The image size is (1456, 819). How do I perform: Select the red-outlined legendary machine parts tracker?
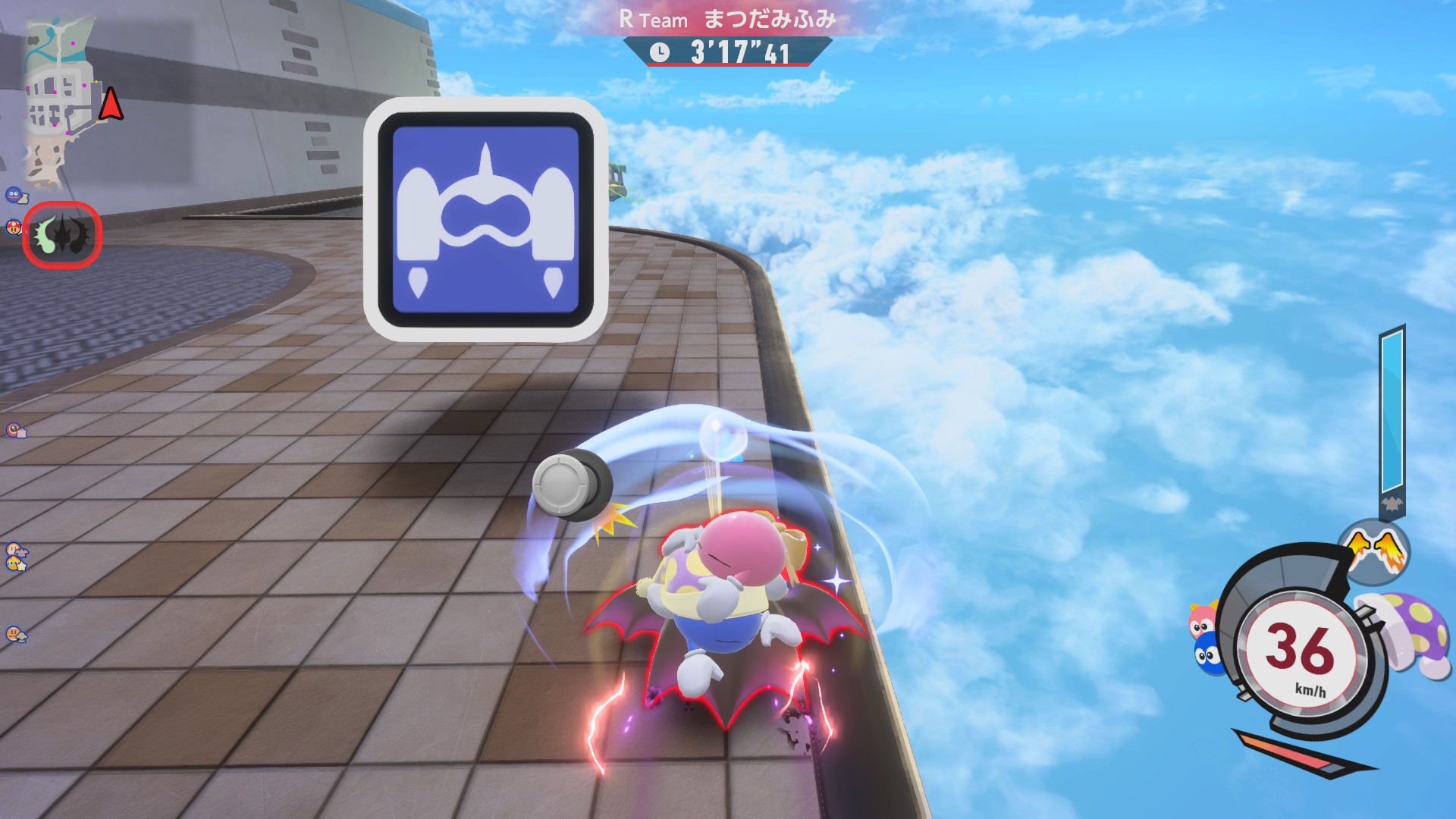(61, 235)
